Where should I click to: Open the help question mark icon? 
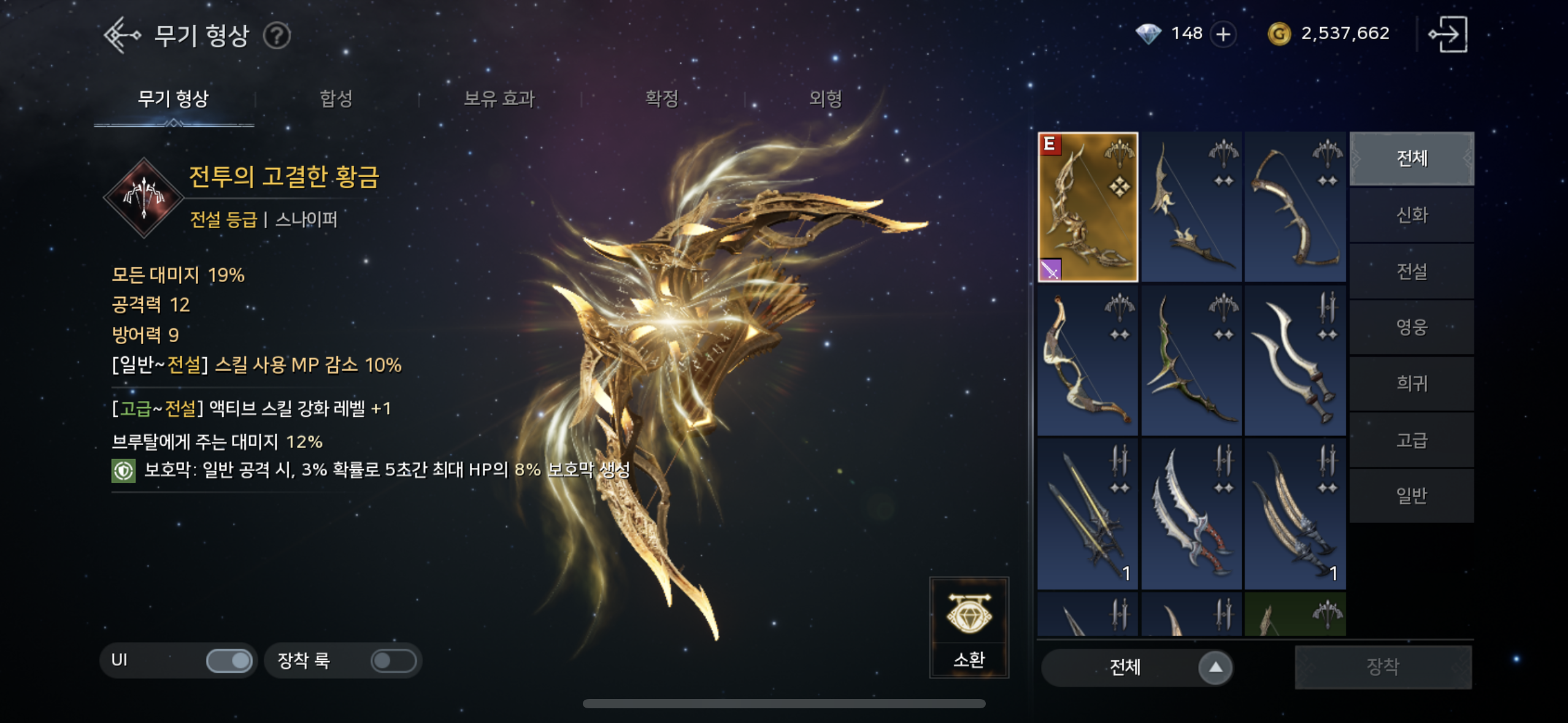pyautogui.click(x=277, y=36)
